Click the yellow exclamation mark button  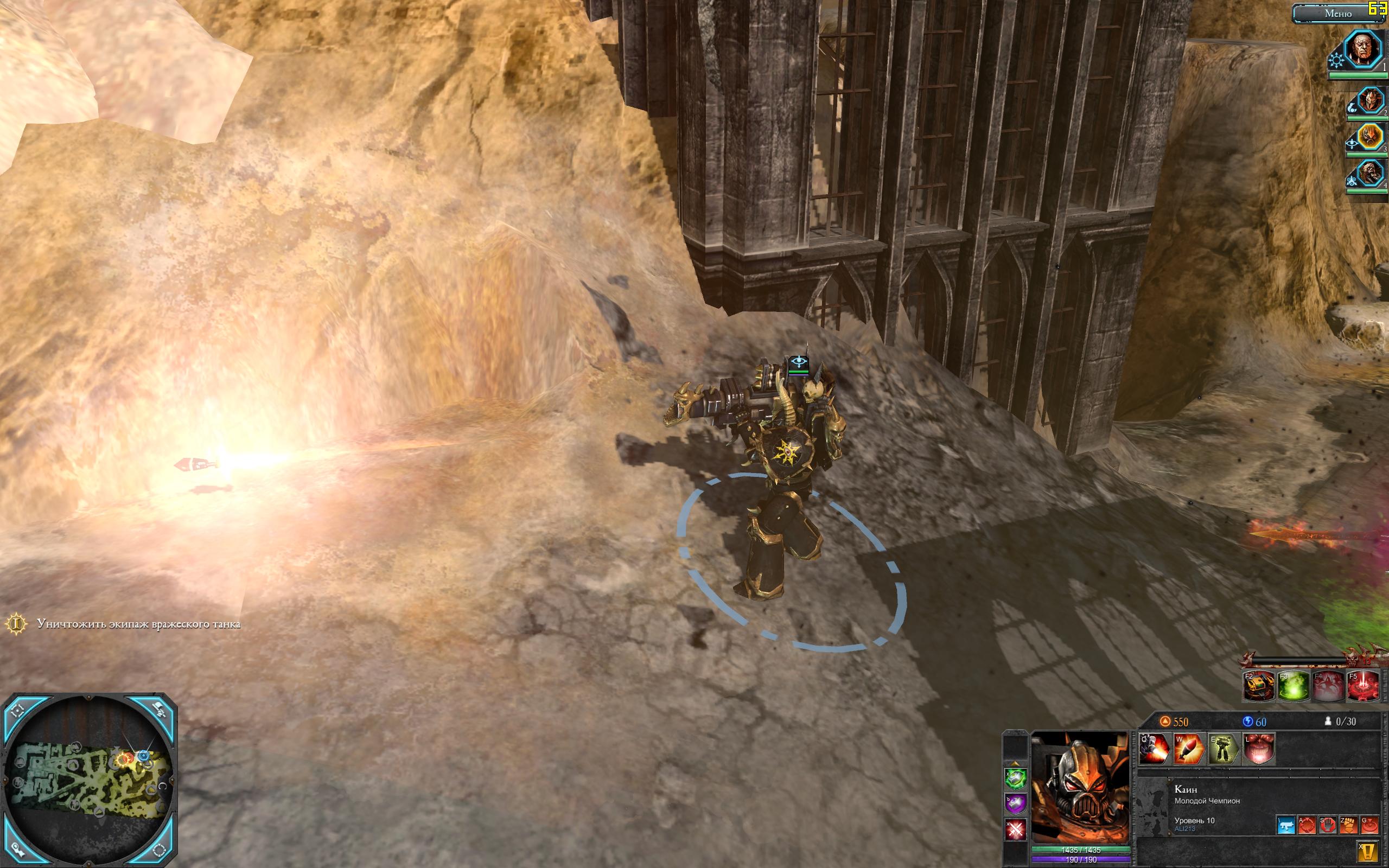click(x=1368, y=851)
